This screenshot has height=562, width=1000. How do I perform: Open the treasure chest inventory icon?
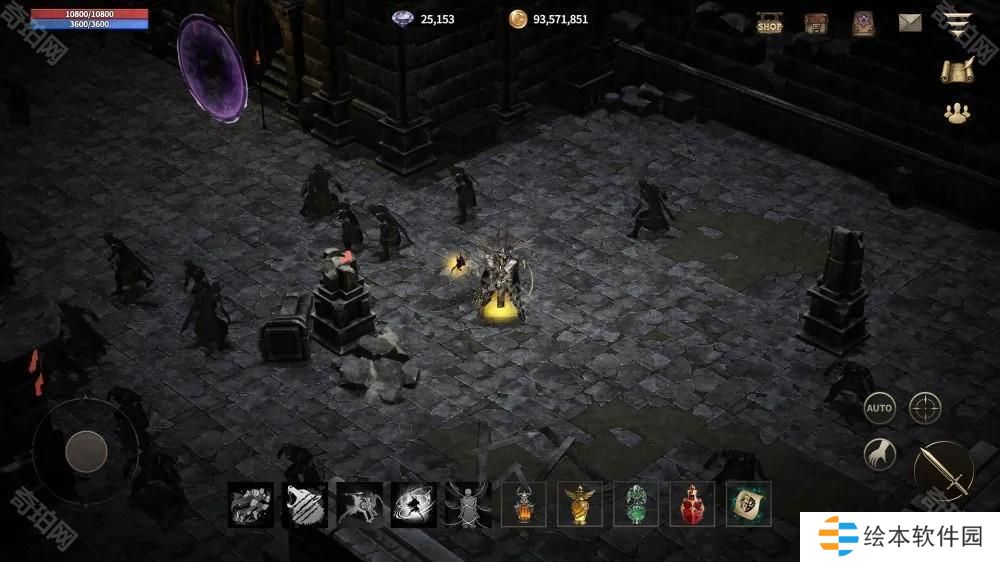pos(816,24)
